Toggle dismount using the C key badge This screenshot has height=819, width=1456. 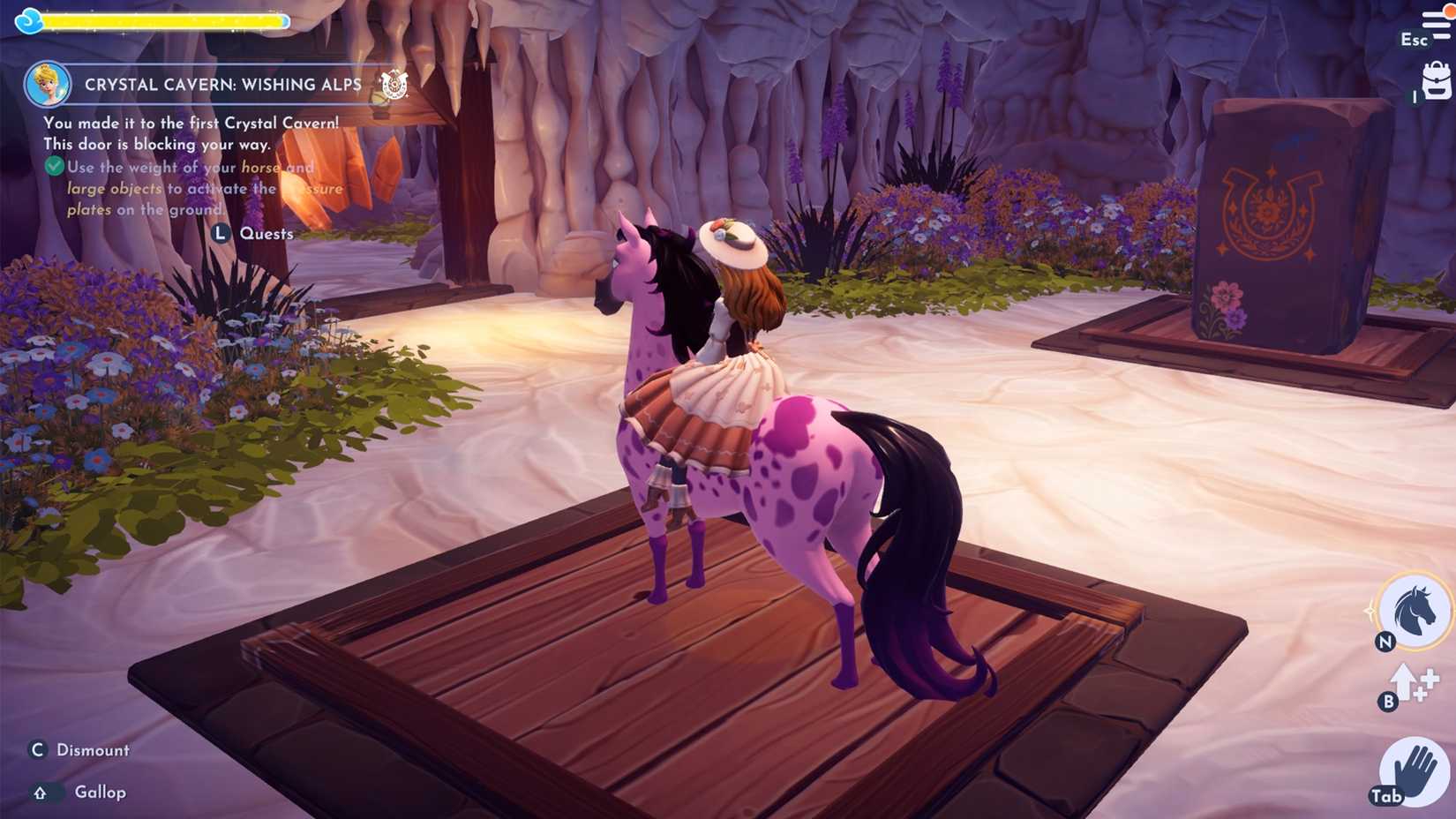(x=37, y=749)
